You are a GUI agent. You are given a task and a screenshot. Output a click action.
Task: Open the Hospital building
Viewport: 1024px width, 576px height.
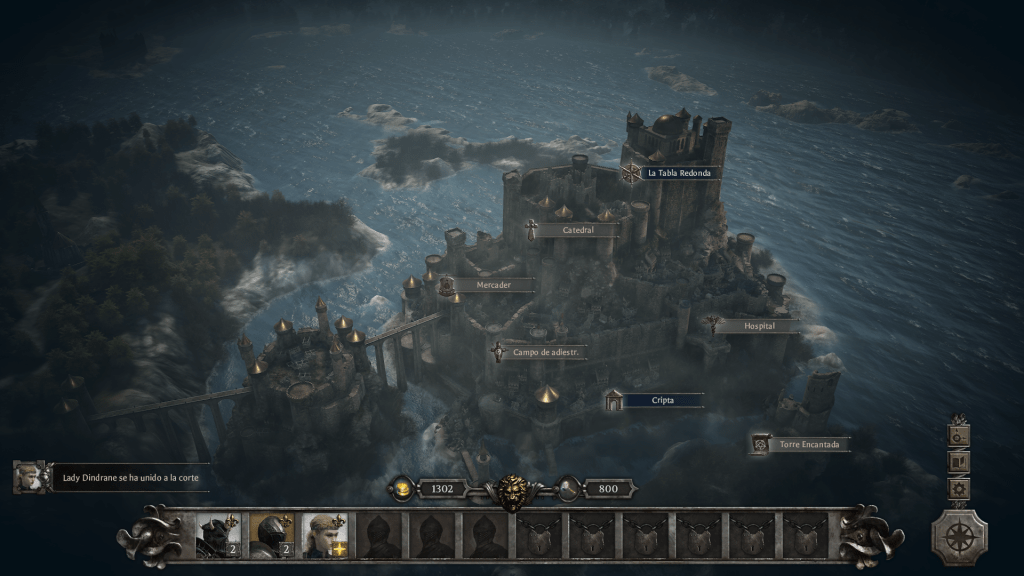[758, 326]
